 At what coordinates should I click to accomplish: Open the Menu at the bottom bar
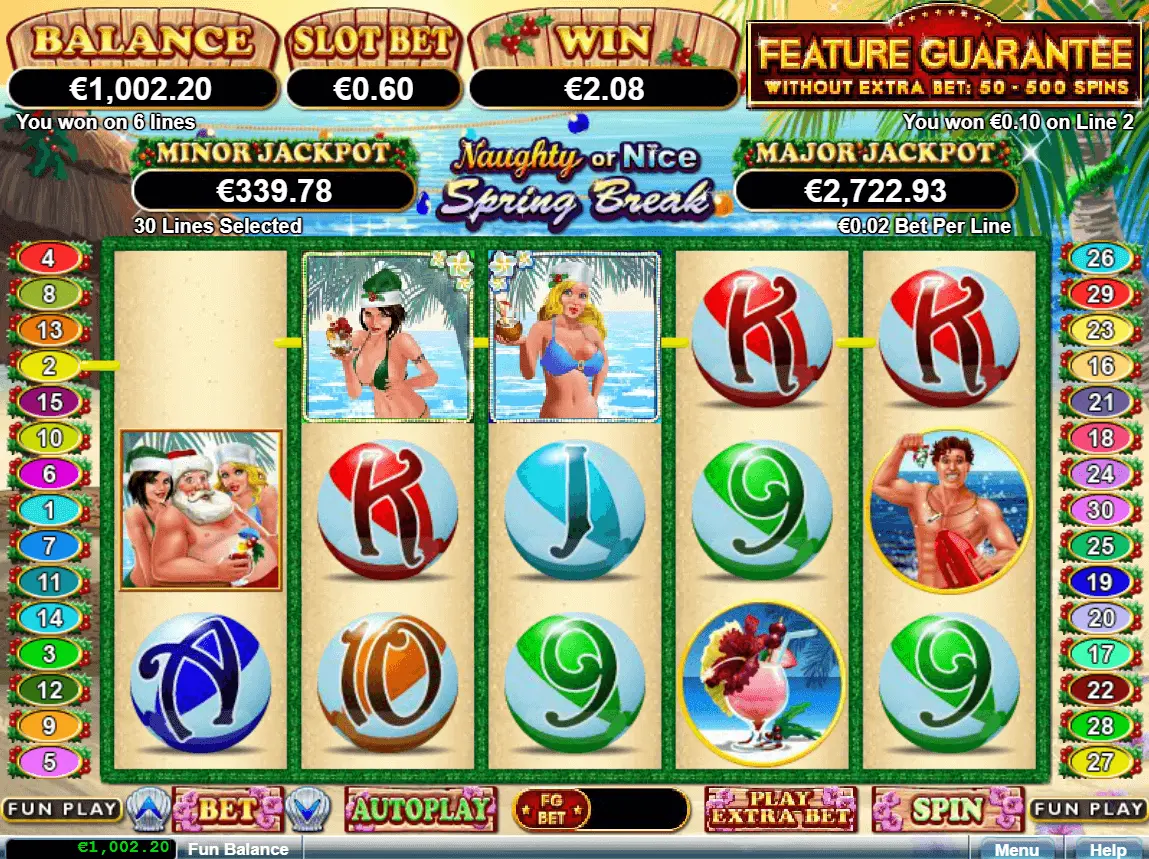[1016, 849]
